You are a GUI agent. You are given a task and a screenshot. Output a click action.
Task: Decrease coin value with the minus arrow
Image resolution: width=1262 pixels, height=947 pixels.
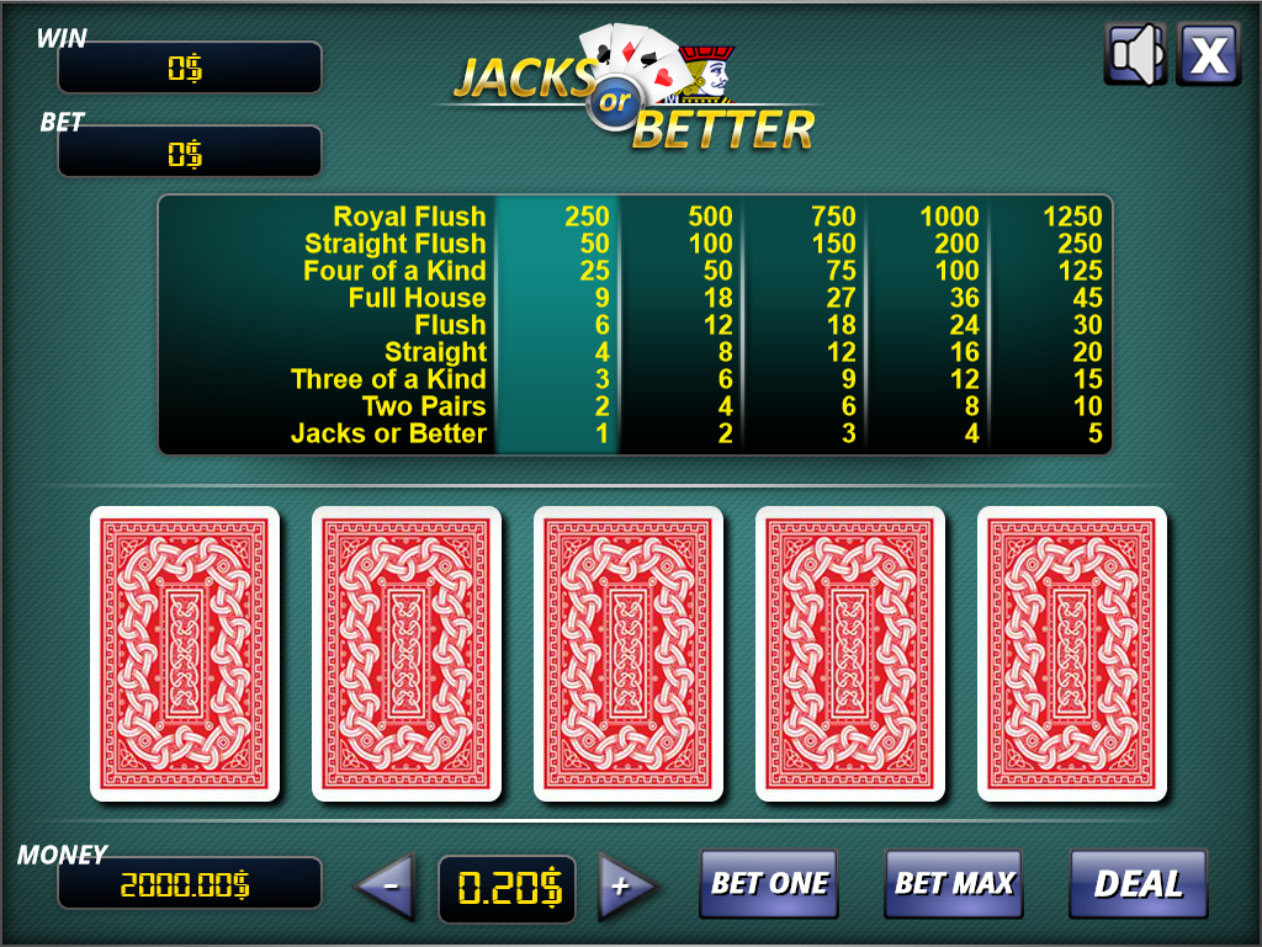pos(387,886)
